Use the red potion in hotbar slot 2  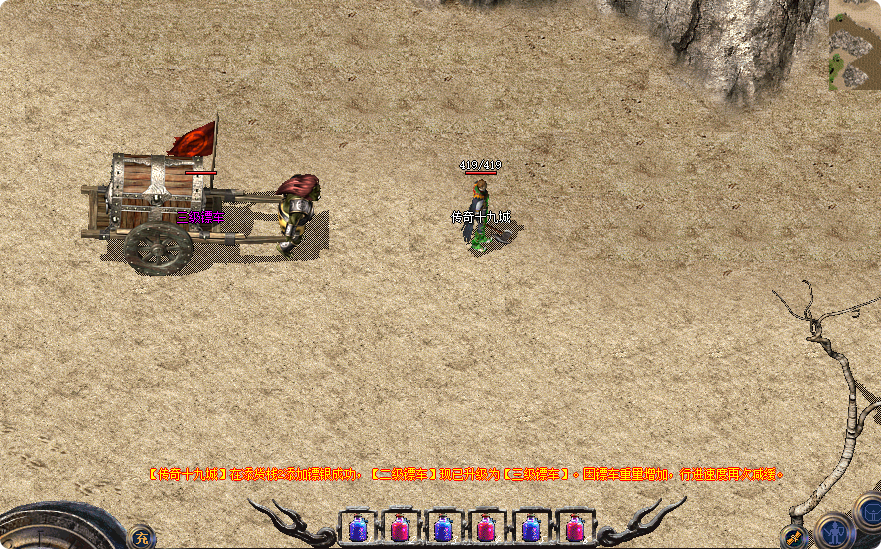[400, 527]
